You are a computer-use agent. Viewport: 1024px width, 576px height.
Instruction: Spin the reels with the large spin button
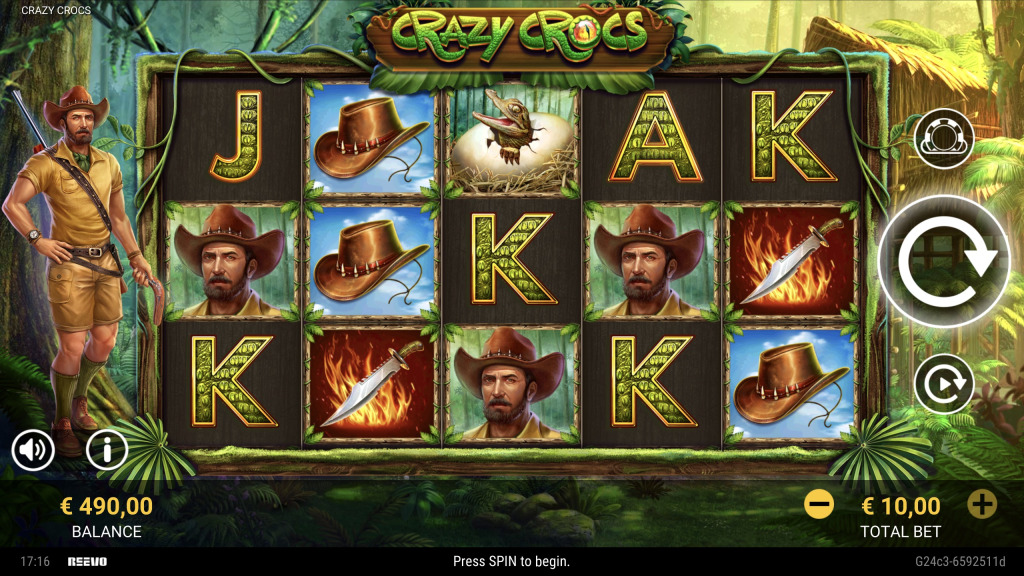(944, 260)
